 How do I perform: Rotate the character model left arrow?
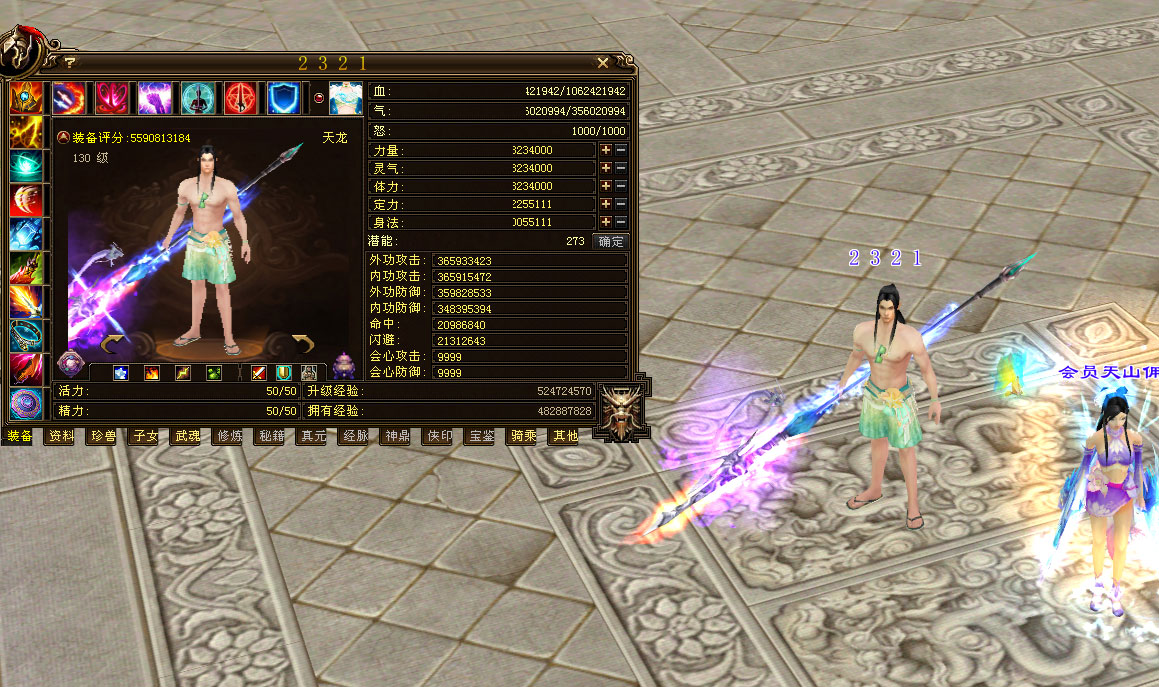[116, 345]
